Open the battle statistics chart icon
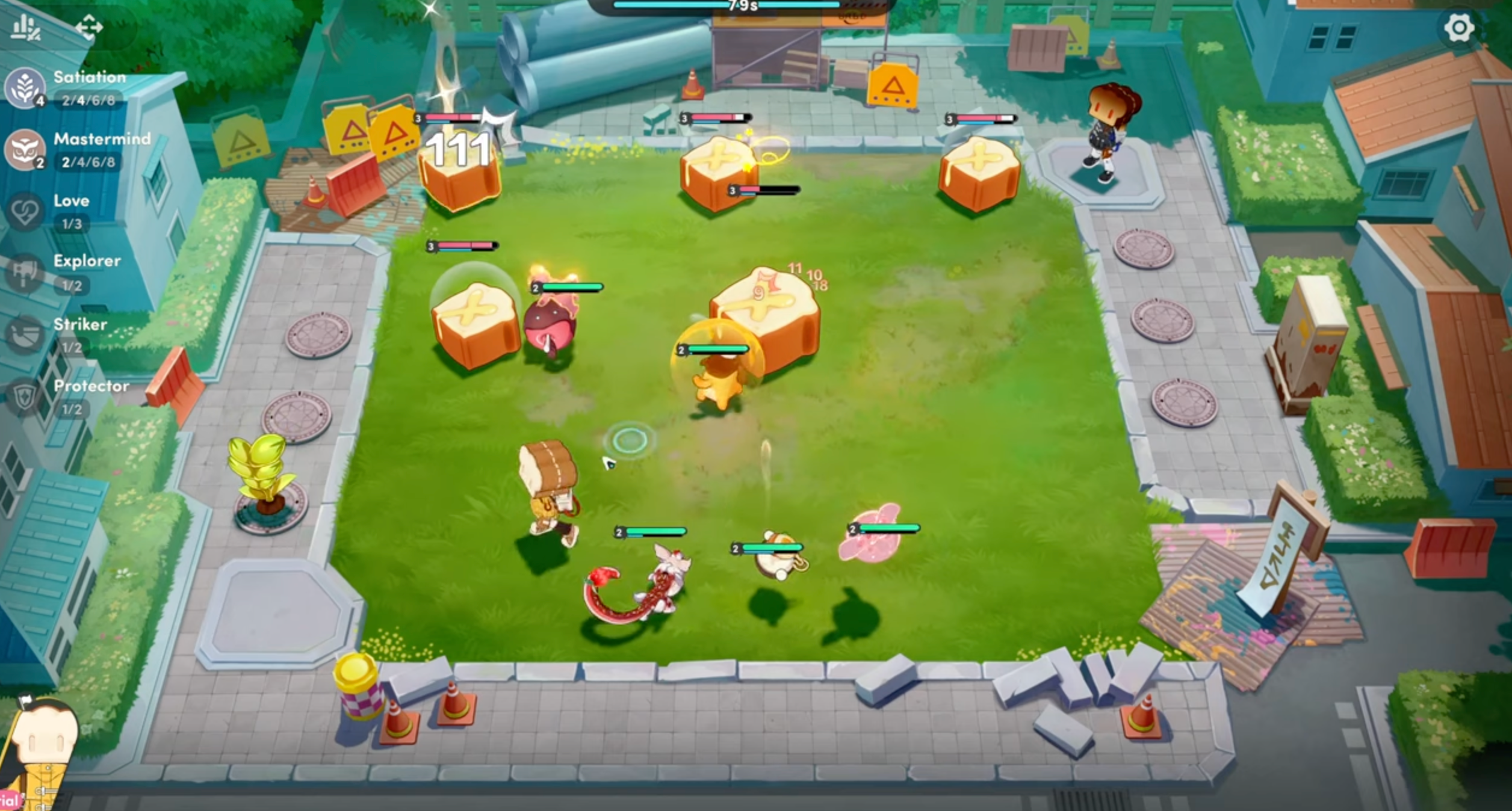This screenshot has width=1512, height=811. point(24,27)
